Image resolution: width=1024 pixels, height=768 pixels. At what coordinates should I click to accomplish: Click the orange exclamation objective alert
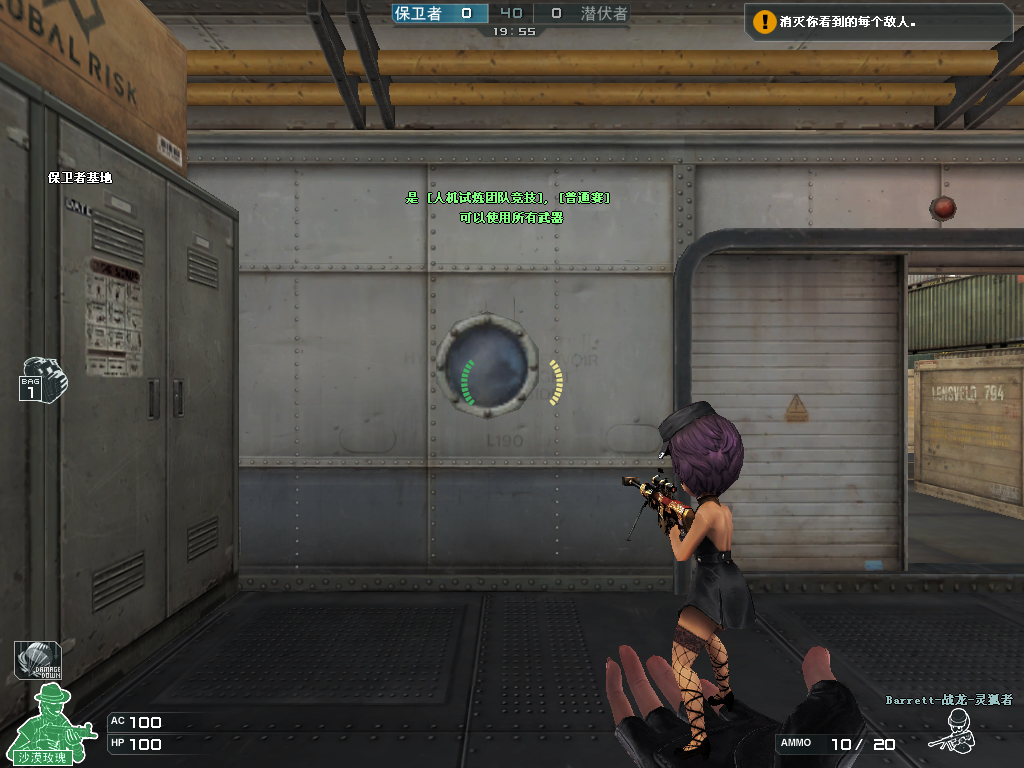[765, 20]
